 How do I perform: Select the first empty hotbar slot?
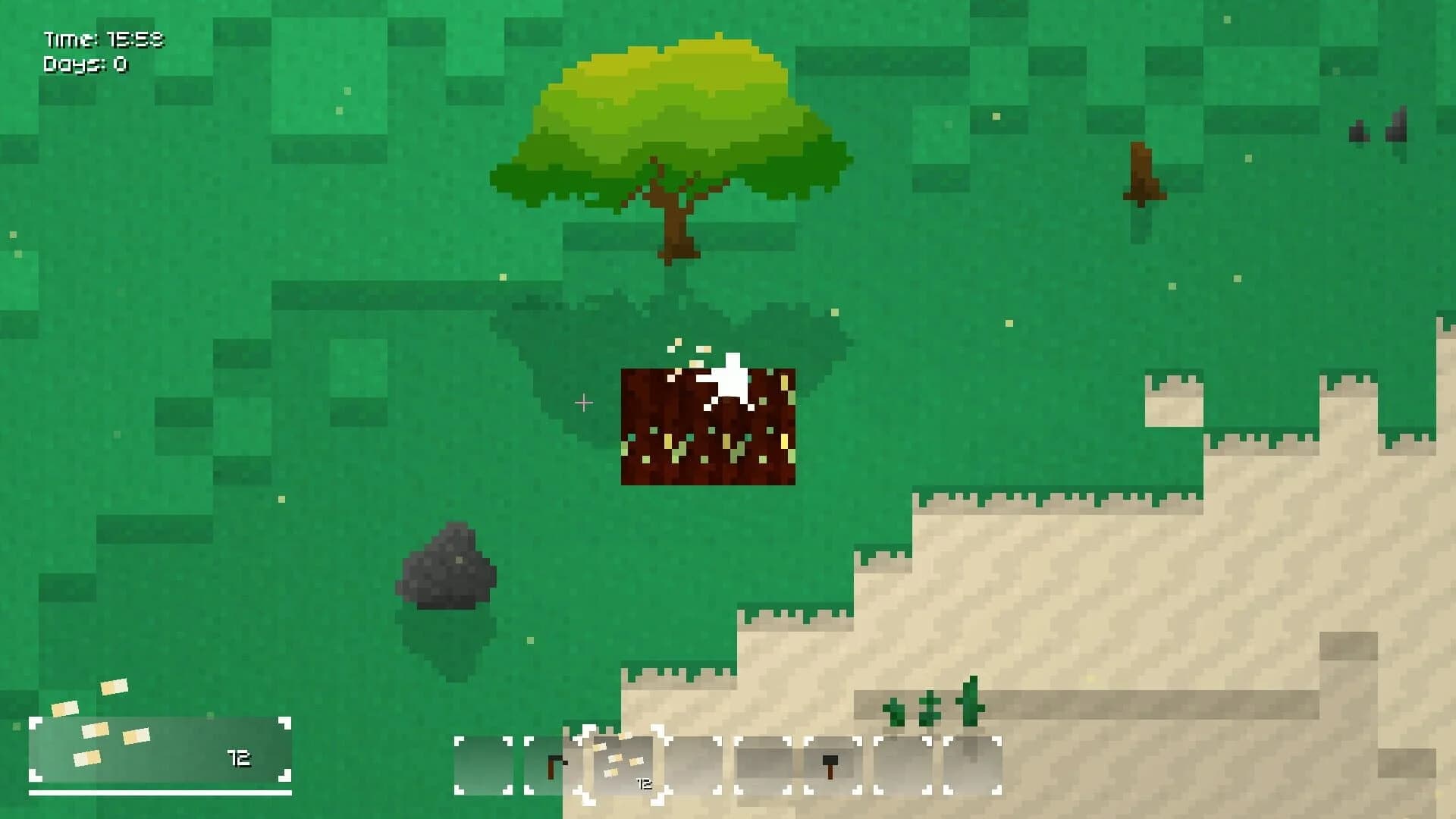click(x=485, y=766)
